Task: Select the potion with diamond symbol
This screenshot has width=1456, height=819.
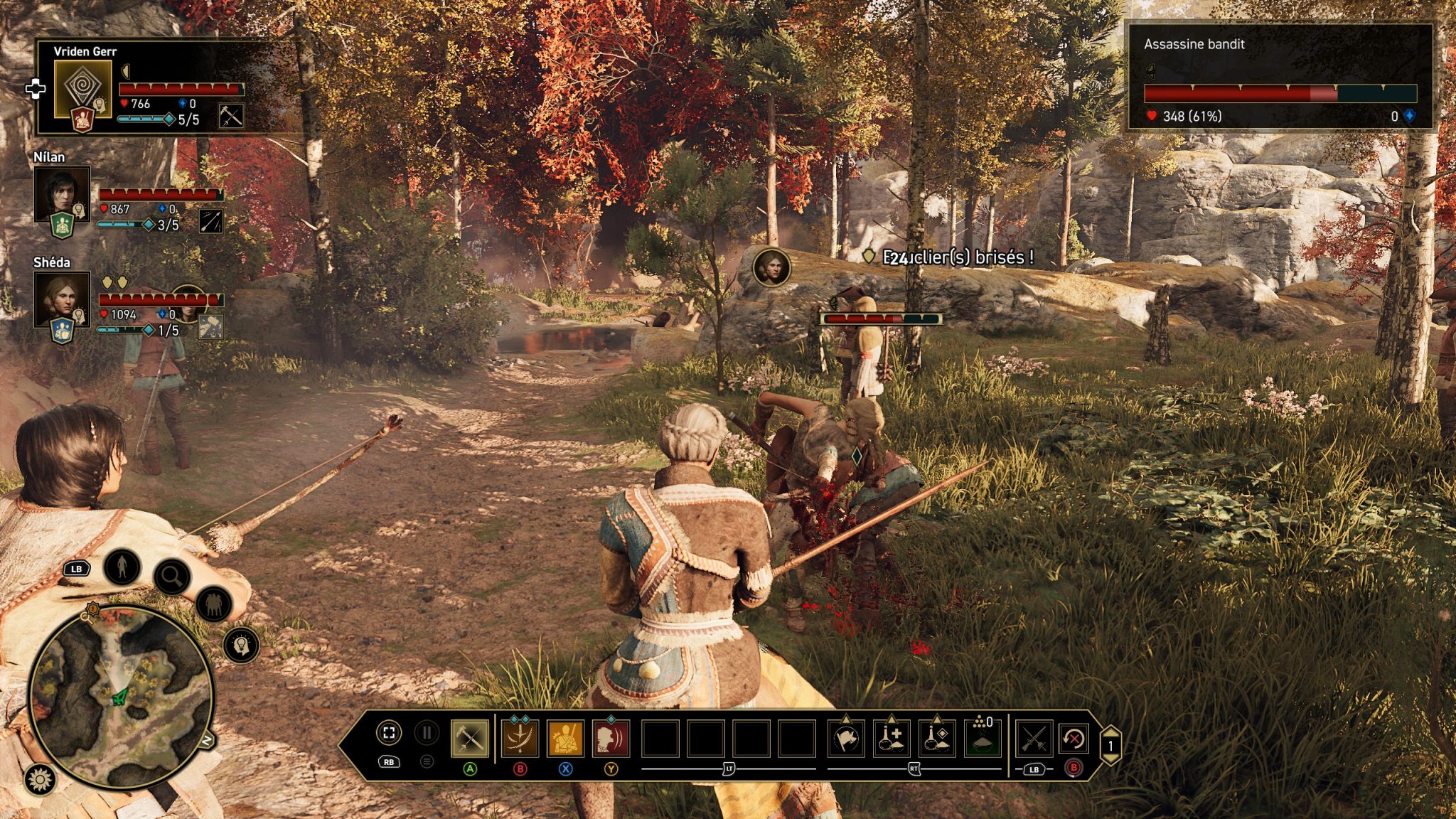Action: pyautogui.click(x=937, y=739)
